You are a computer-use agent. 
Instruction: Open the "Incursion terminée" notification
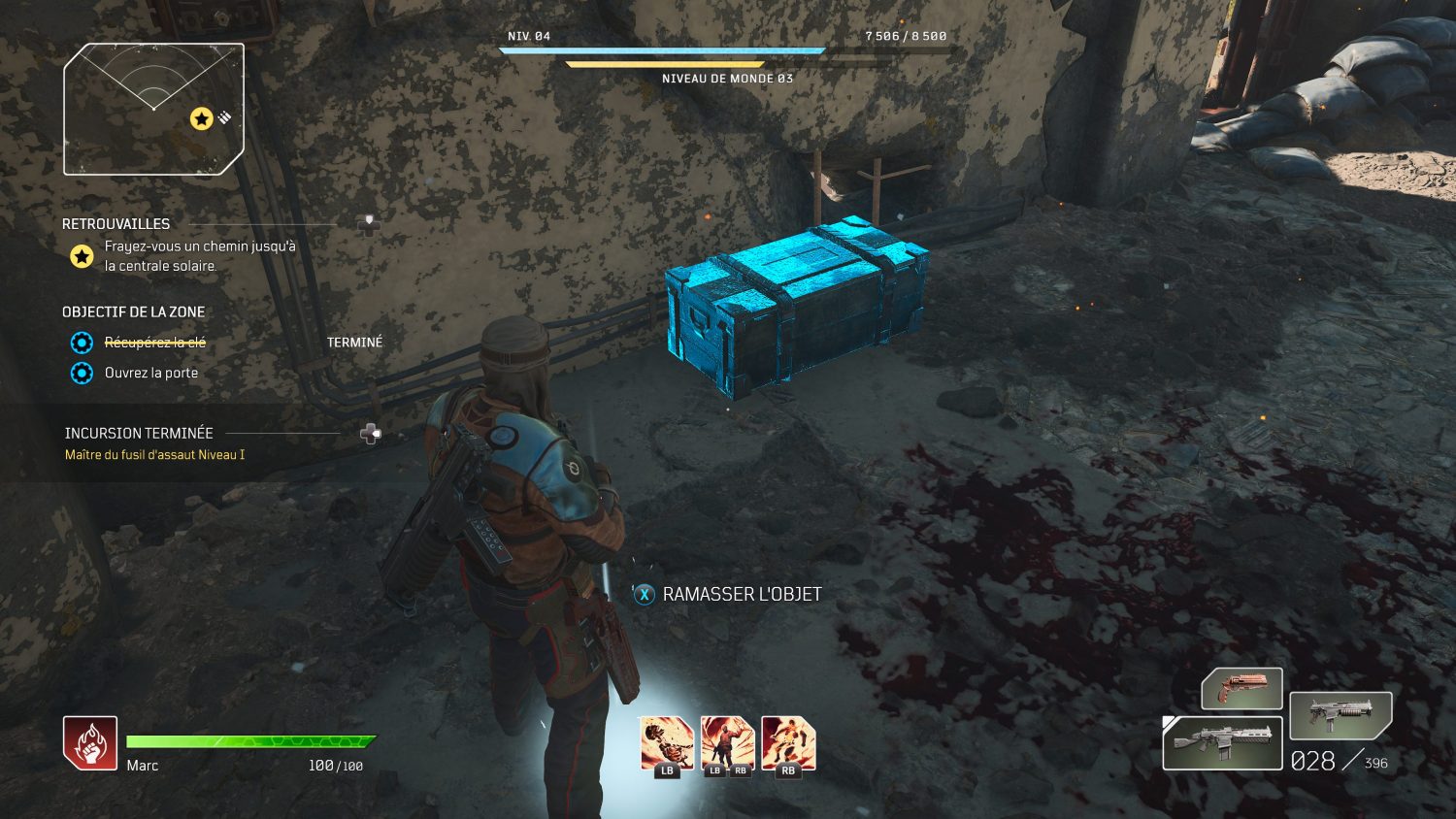tap(139, 433)
